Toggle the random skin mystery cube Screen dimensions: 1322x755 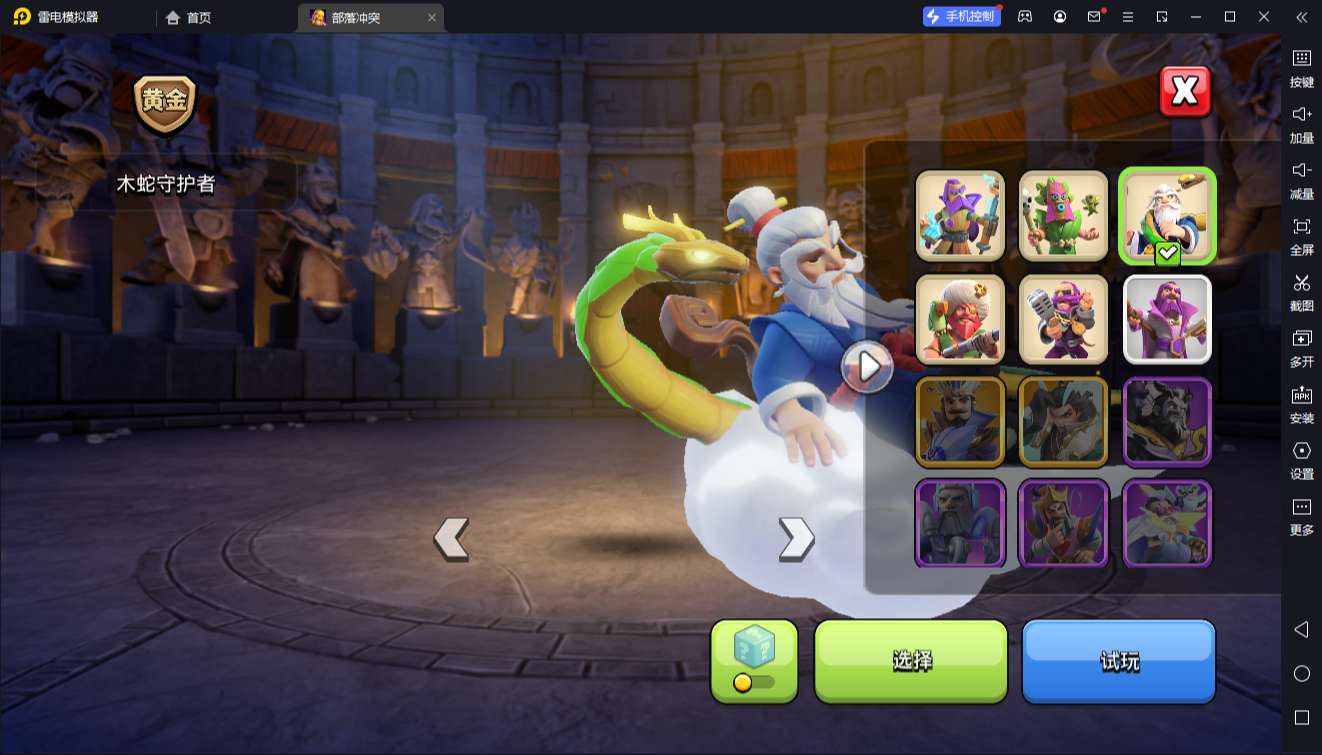[754, 660]
